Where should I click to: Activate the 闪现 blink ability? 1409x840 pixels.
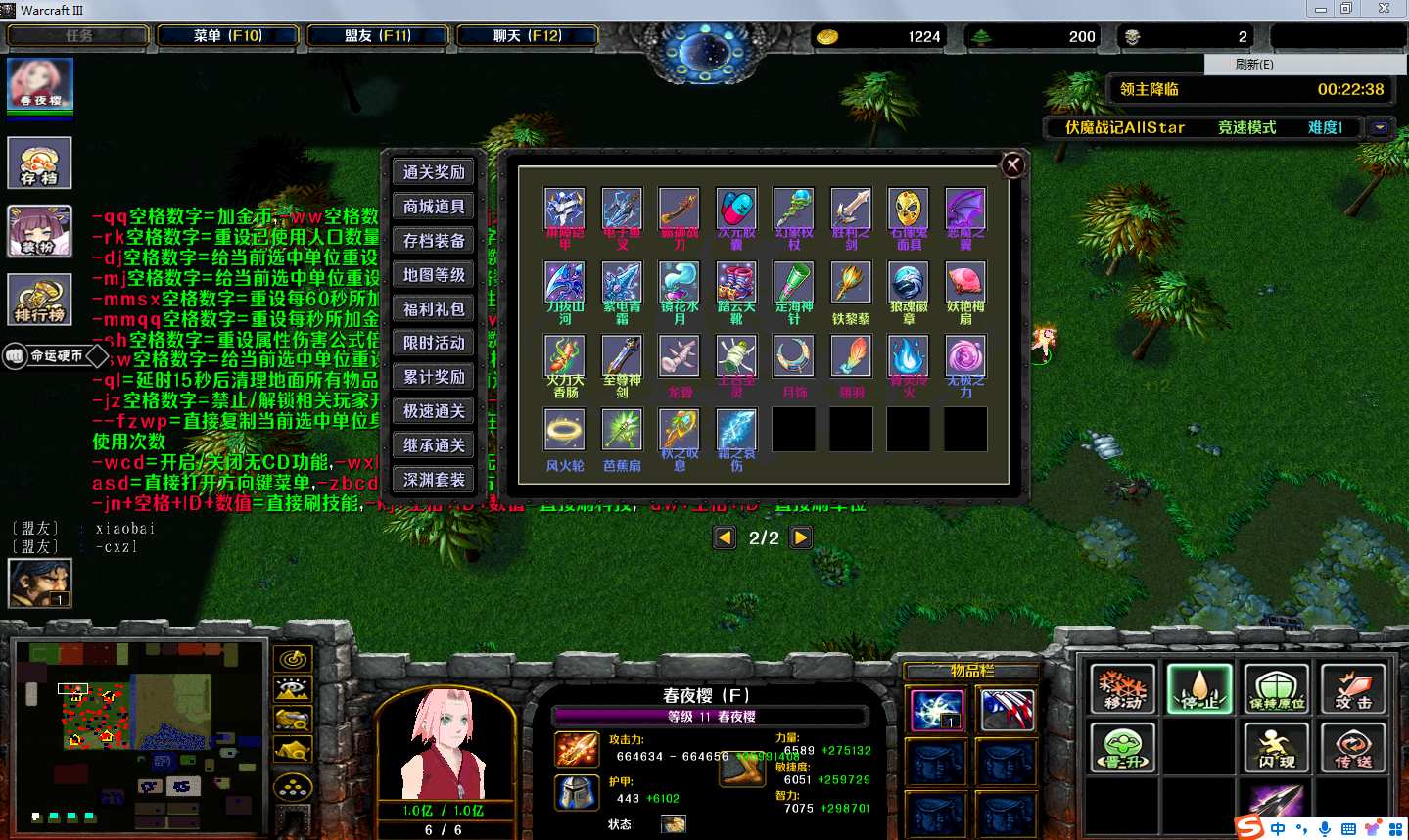pos(1277,747)
